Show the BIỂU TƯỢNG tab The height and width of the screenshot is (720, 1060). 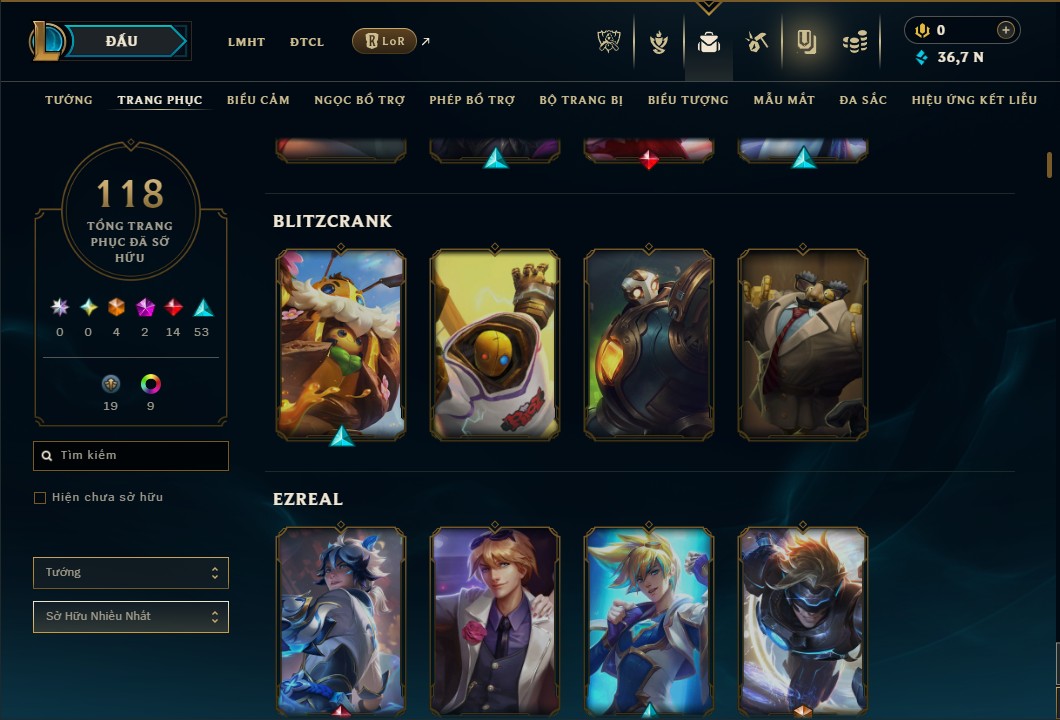[x=688, y=100]
